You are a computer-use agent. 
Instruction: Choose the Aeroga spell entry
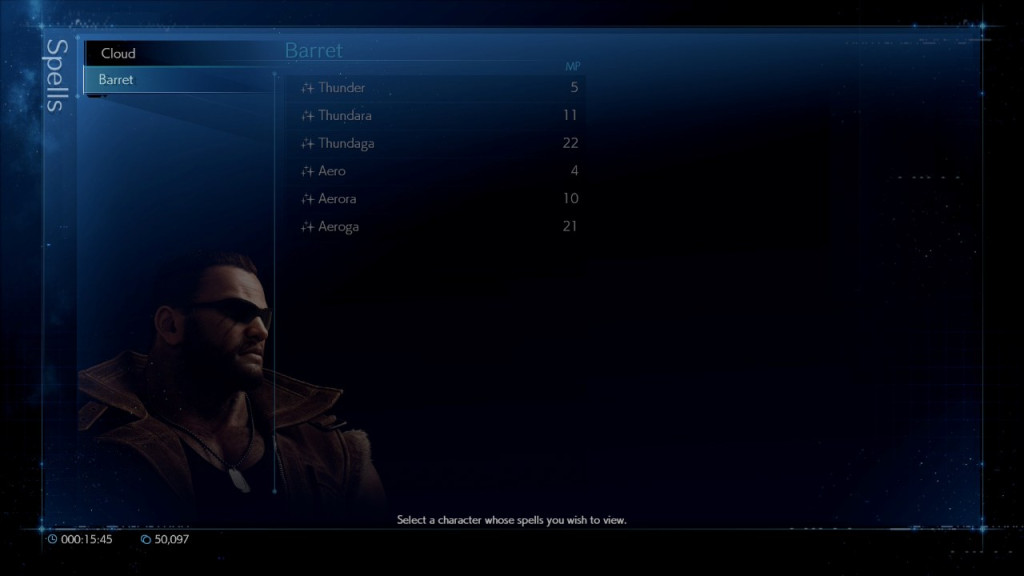click(x=338, y=227)
